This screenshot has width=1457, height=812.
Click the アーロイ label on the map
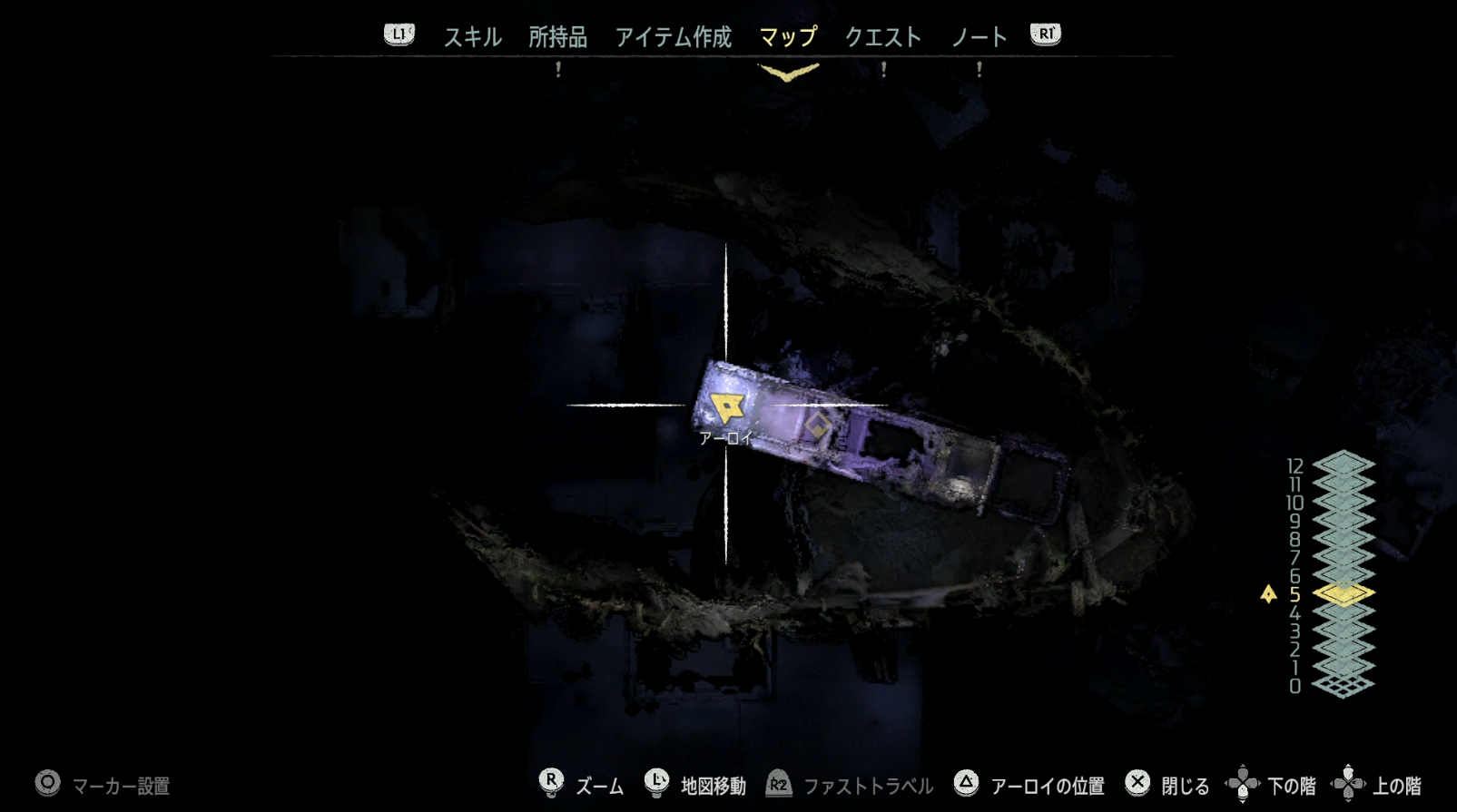tap(725, 437)
